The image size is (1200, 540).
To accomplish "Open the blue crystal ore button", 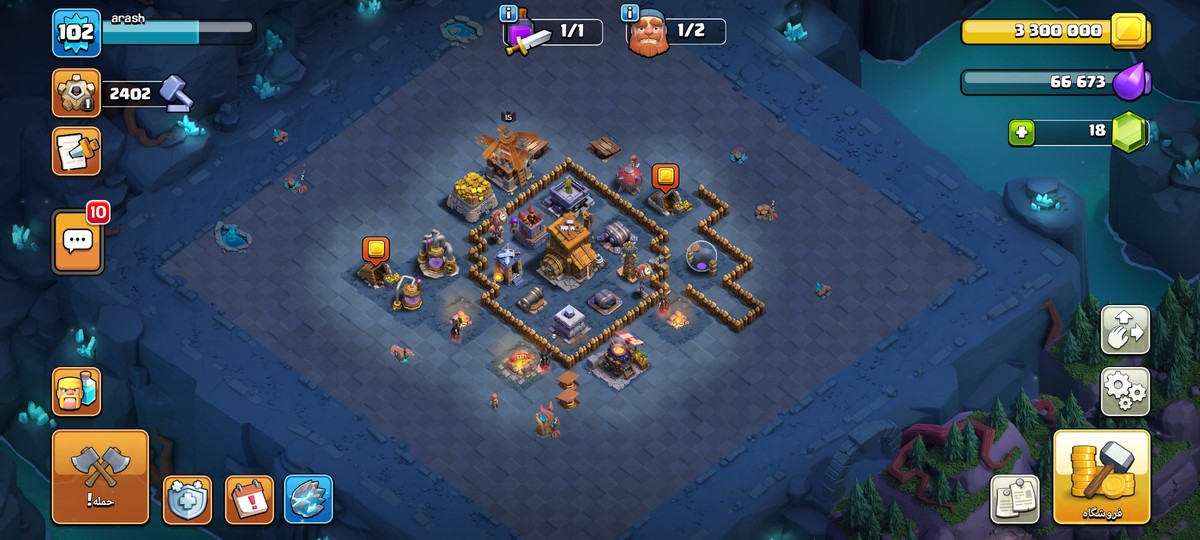I will (x=308, y=499).
